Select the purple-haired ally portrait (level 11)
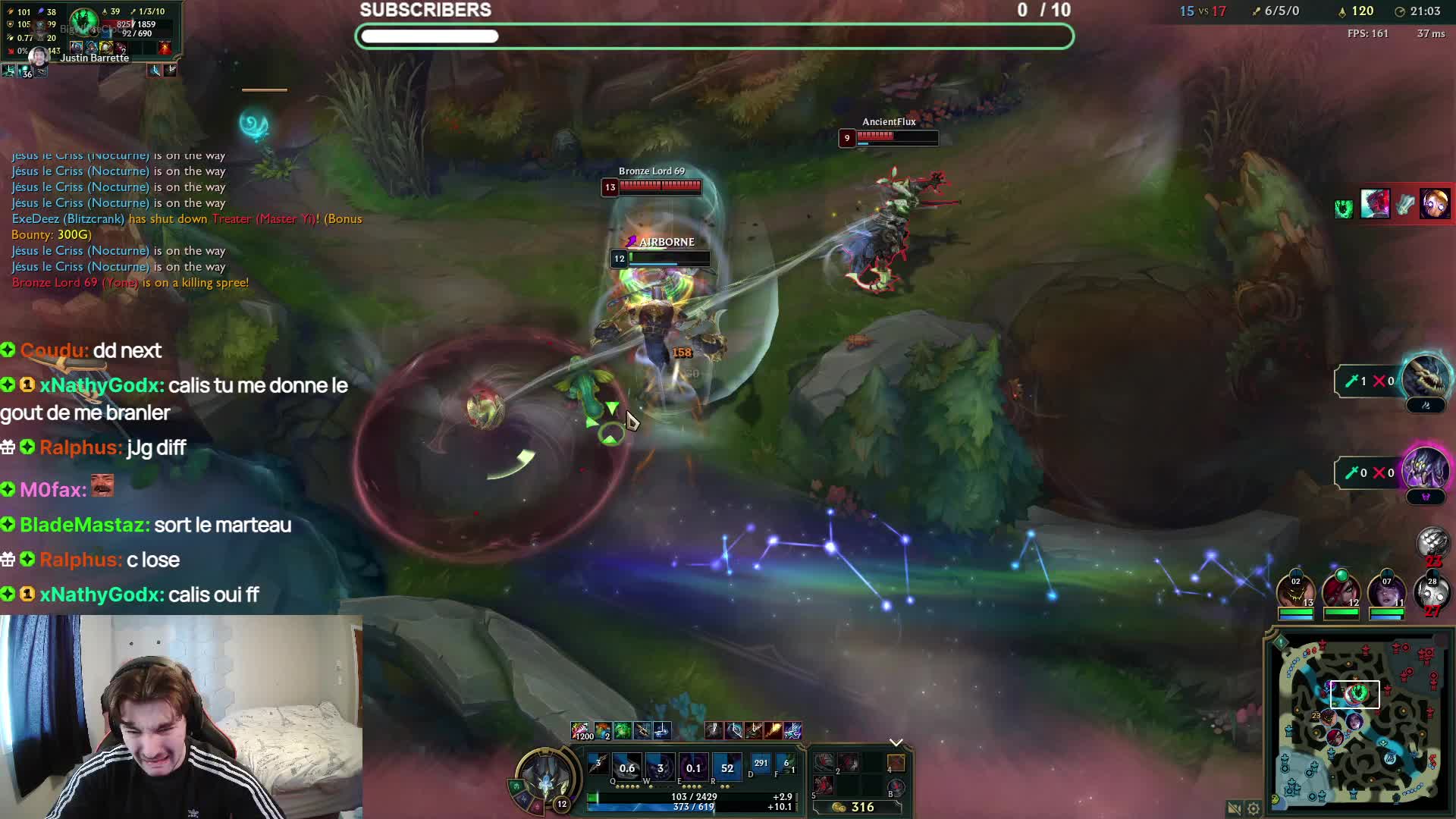This screenshot has height=819, width=1456. [x=1386, y=591]
